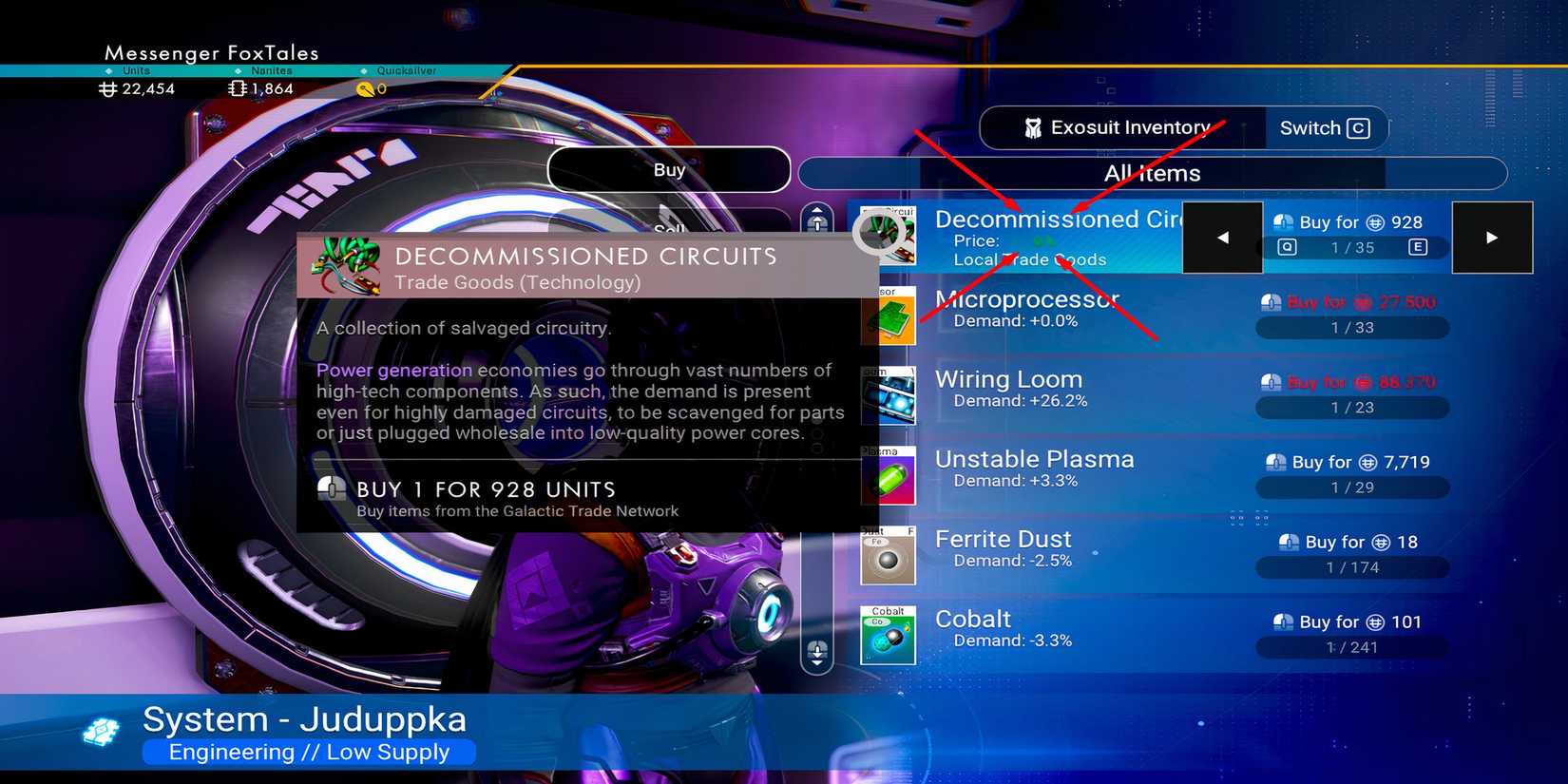Switch inventories using the Switch control
The width and height of the screenshot is (1568, 784).
pos(1325,127)
